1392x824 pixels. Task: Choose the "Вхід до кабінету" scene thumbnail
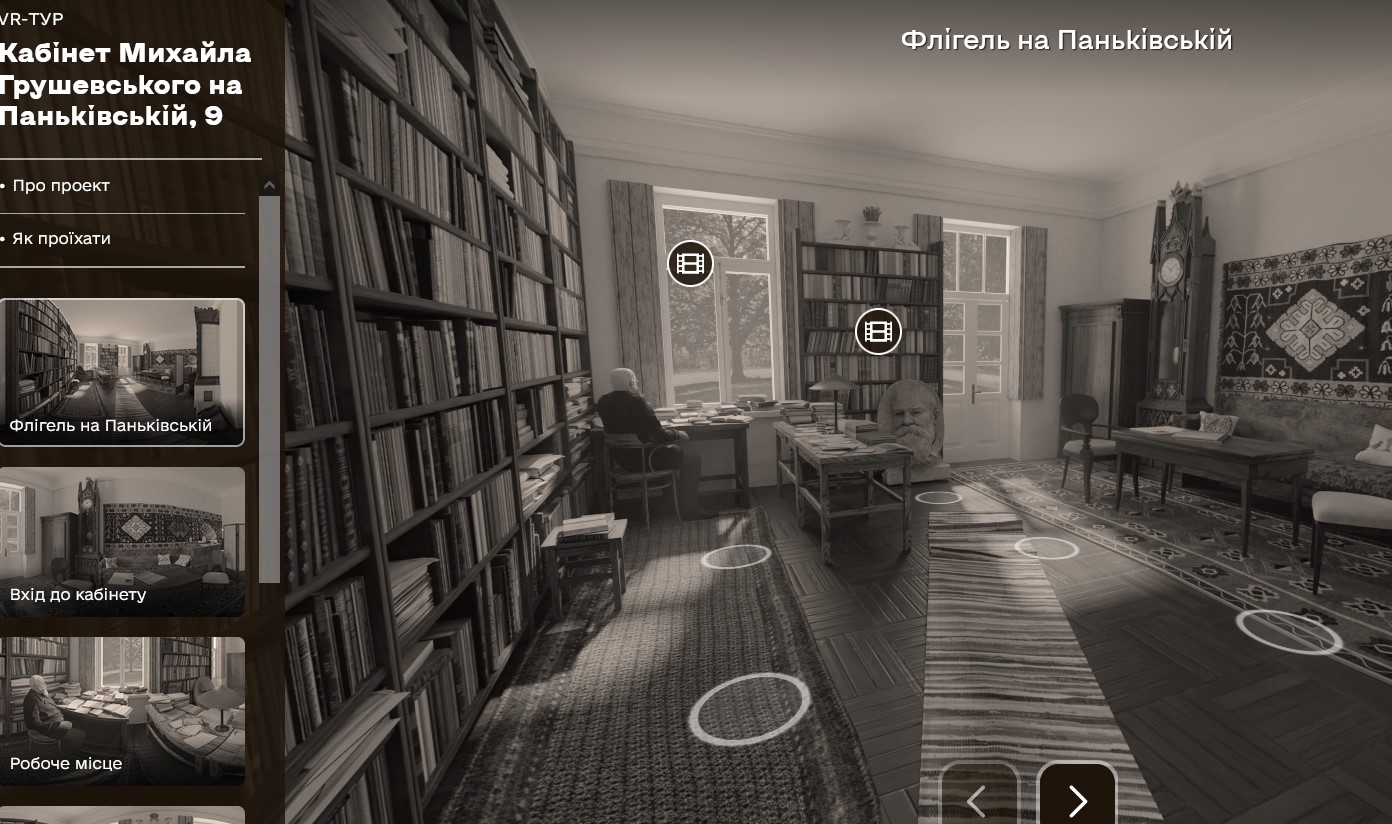(x=122, y=541)
